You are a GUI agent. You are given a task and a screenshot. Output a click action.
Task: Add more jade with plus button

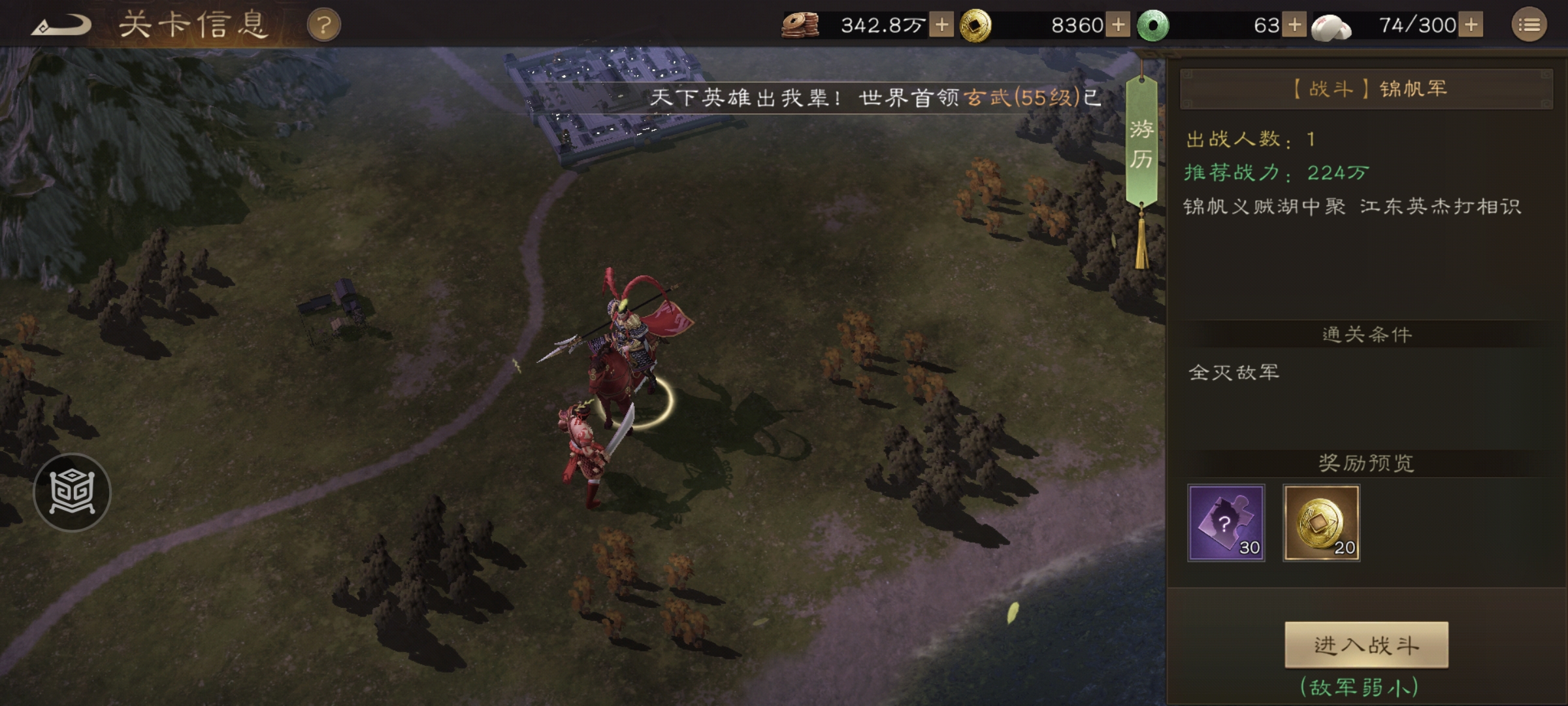(x=1294, y=25)
